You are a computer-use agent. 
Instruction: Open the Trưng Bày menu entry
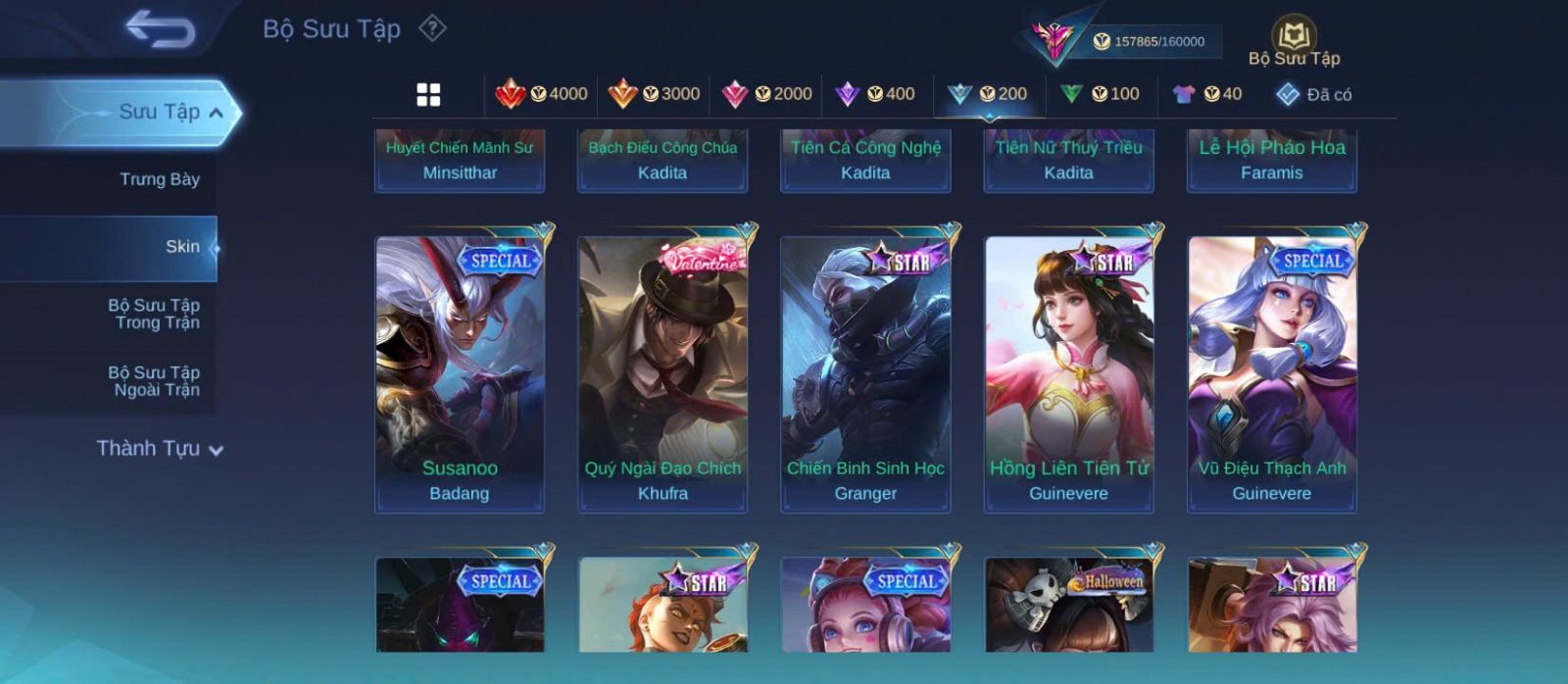point(159,179)
